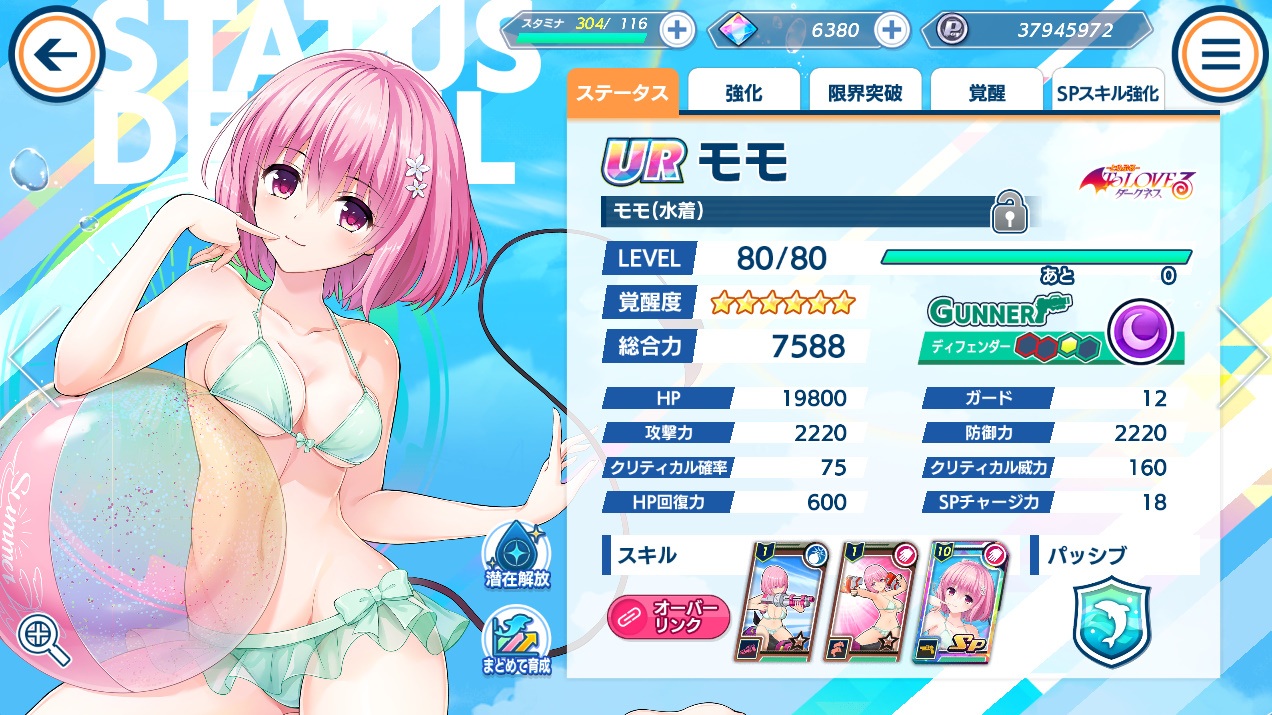Viewport: 1272px width, 715px height.
Task: Tap the purple moon attribute icon
Action: (x=1140, y=329)
